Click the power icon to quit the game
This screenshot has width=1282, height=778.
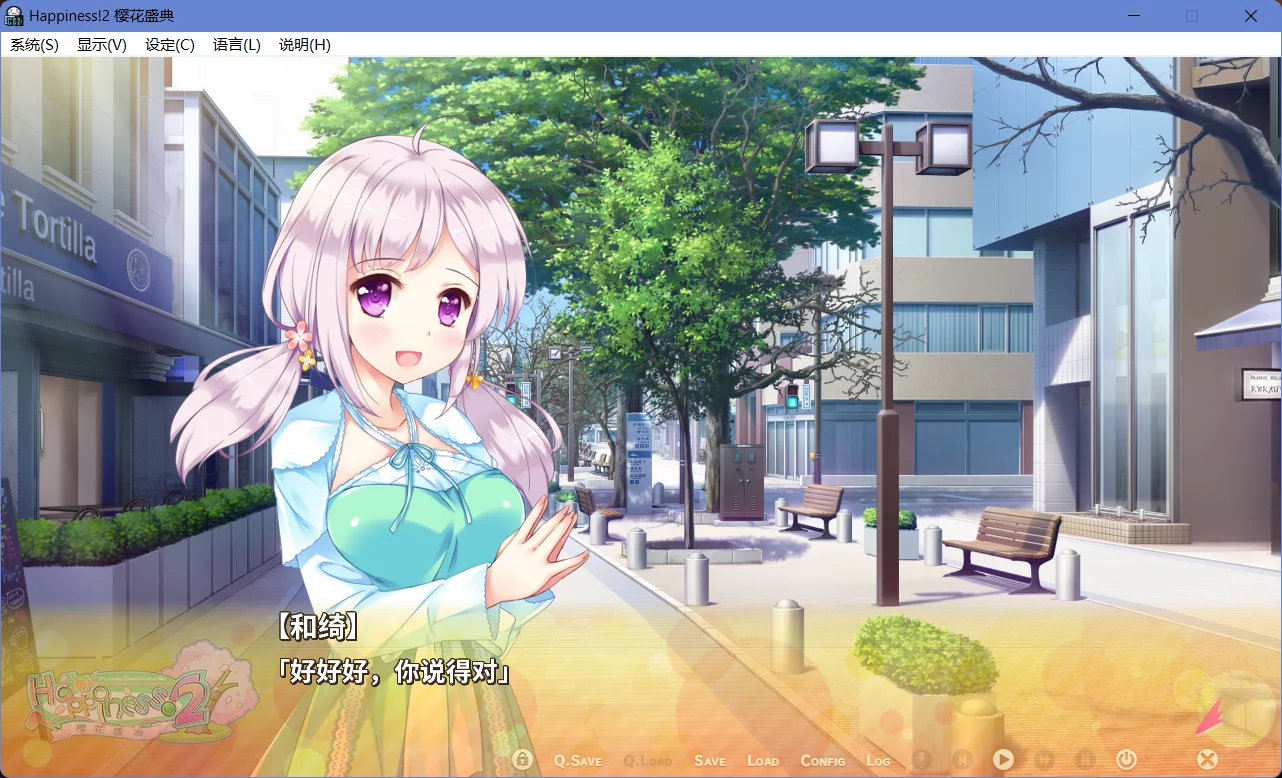(1126, 759)
